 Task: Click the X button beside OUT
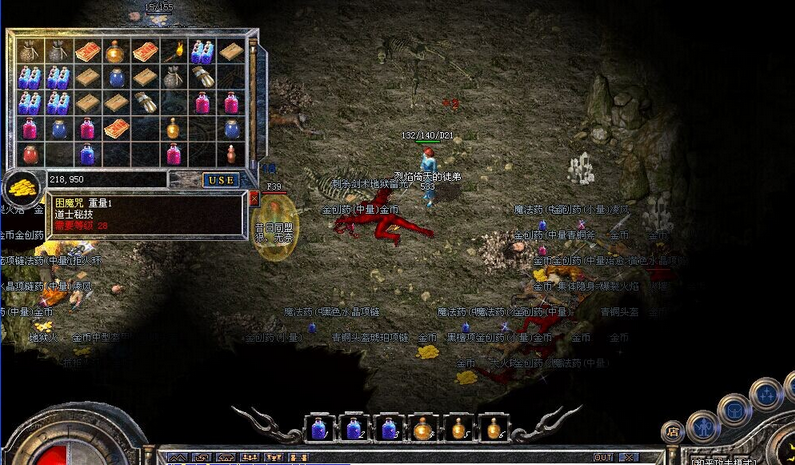coord(629,457)
